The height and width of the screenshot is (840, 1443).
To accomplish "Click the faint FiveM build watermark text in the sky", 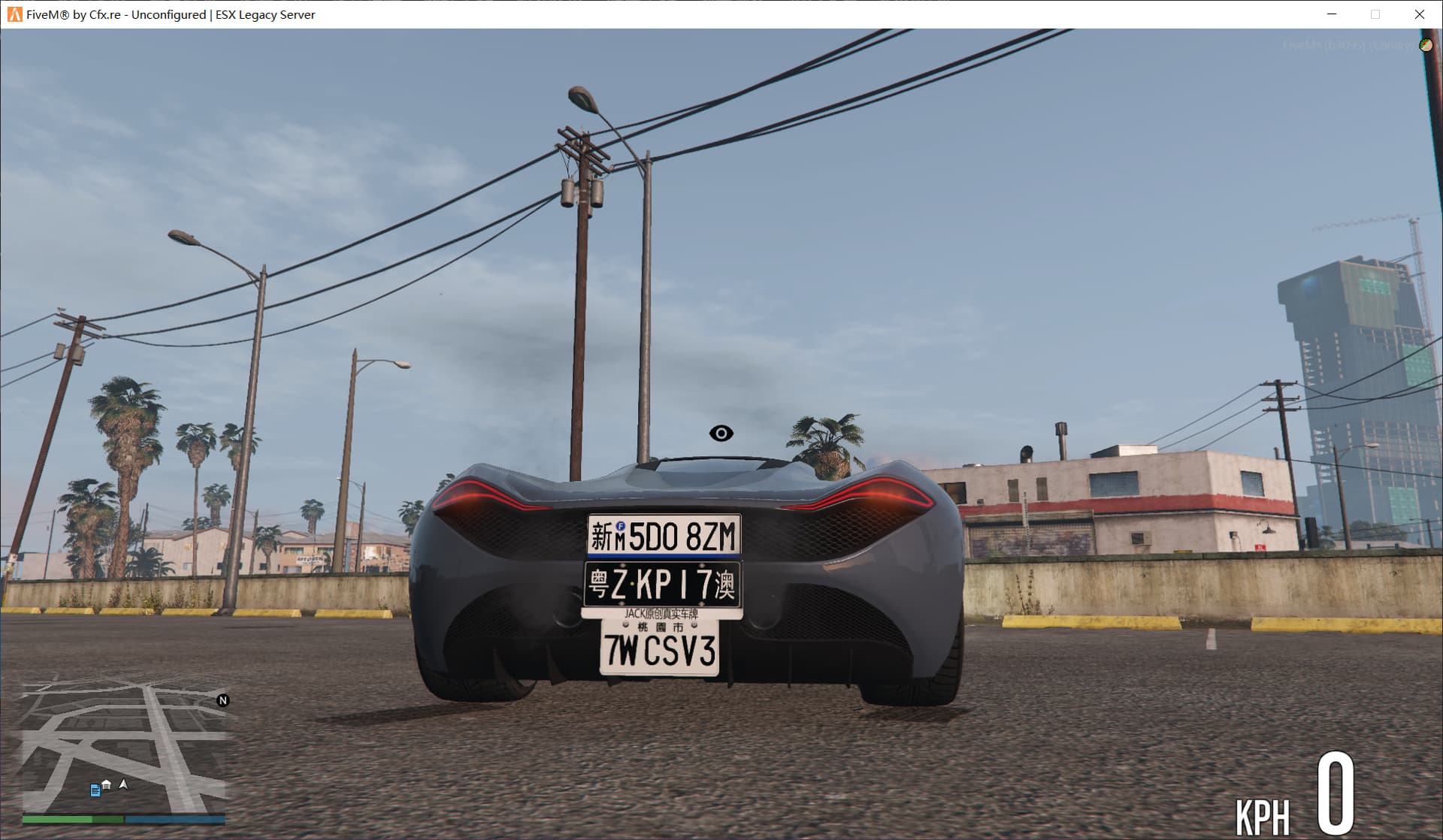I will (1338, 45).
